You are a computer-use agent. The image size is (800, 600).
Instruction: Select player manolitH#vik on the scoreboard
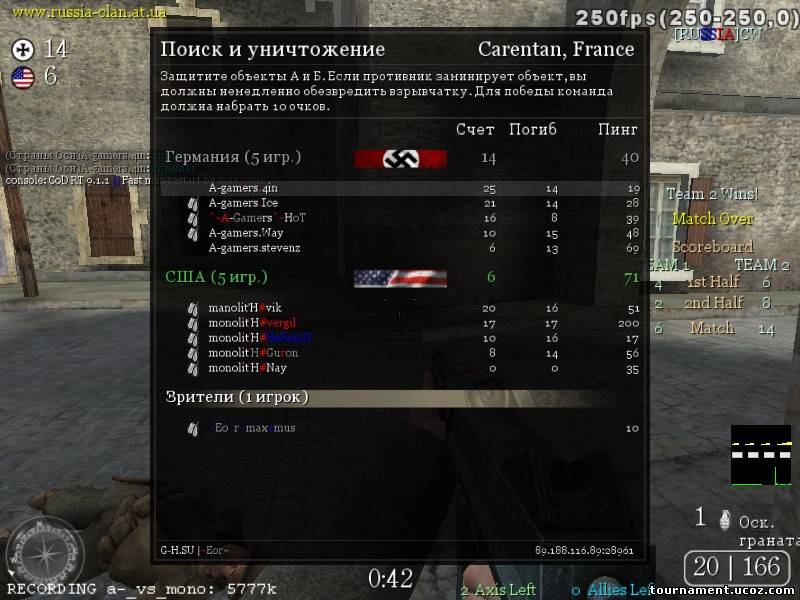(244, 308)
